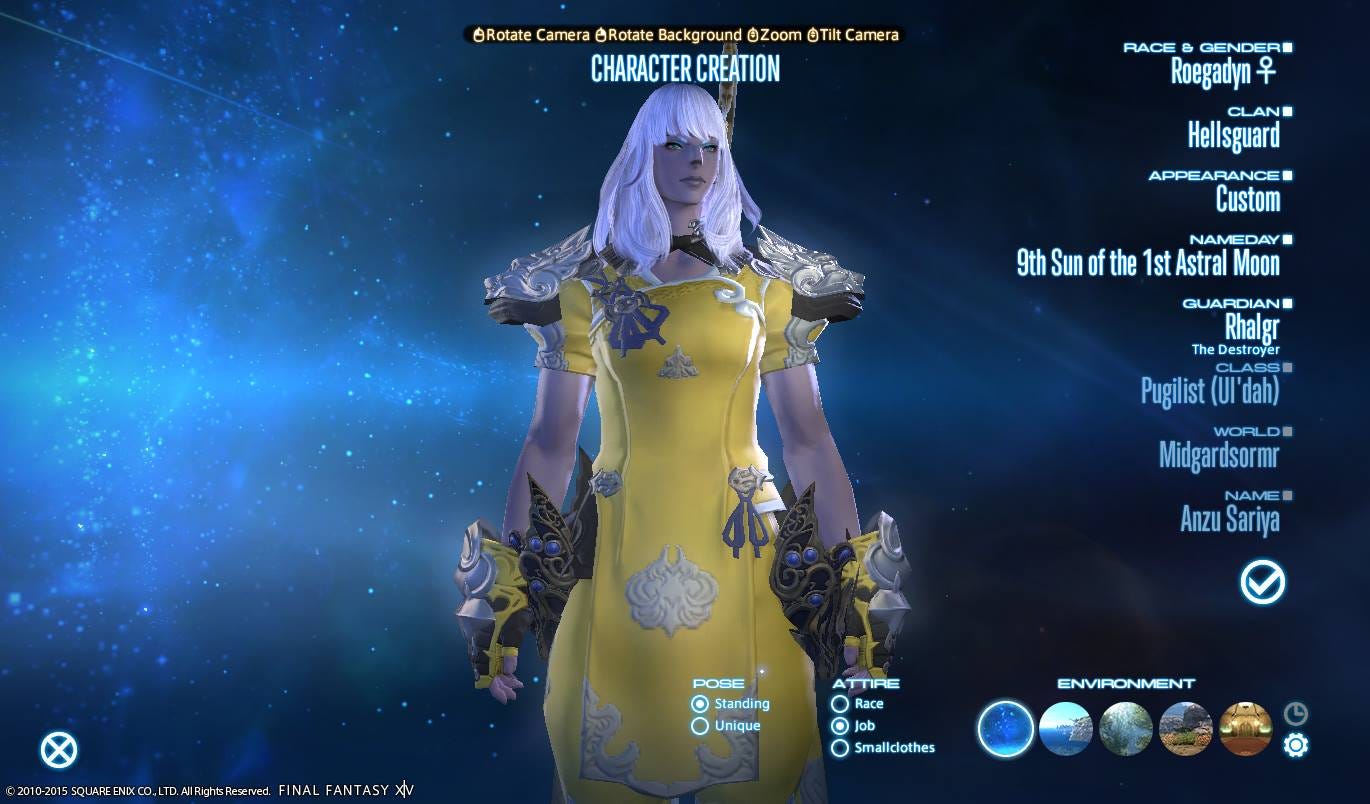The width and height of the screenshot is (1370, 804).
Task: Confirm character with the checkmark button
Action: point(1262,582)
